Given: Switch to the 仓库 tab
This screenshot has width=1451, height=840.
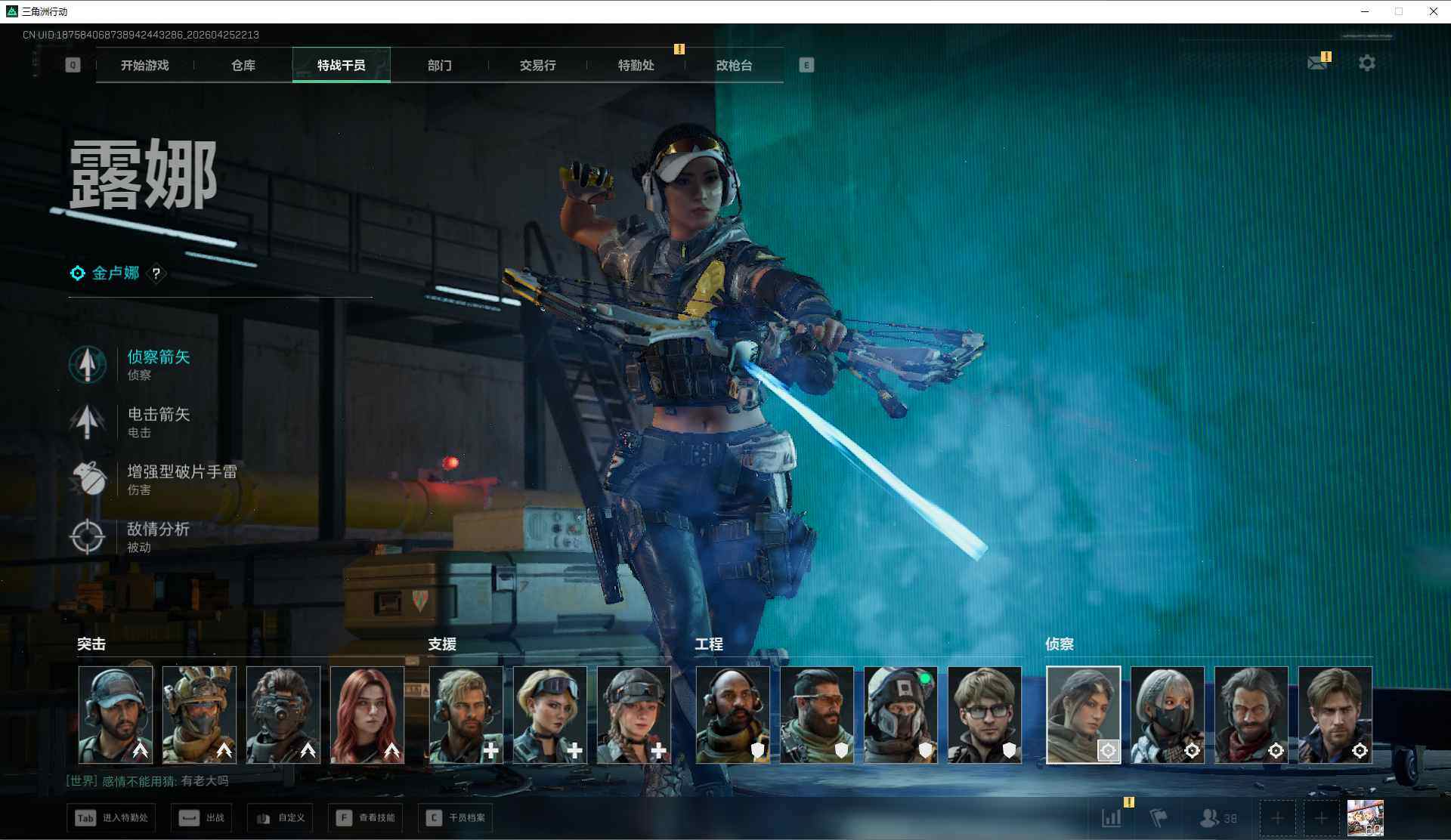Looking at the screenshot, I should [x=243, y=66].
